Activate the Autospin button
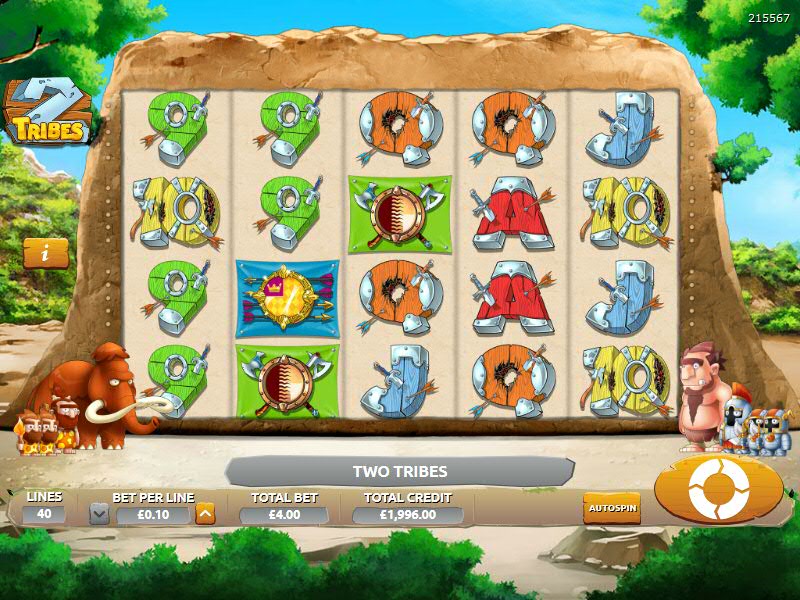800x600 pixels. click(x=611, y=507)
